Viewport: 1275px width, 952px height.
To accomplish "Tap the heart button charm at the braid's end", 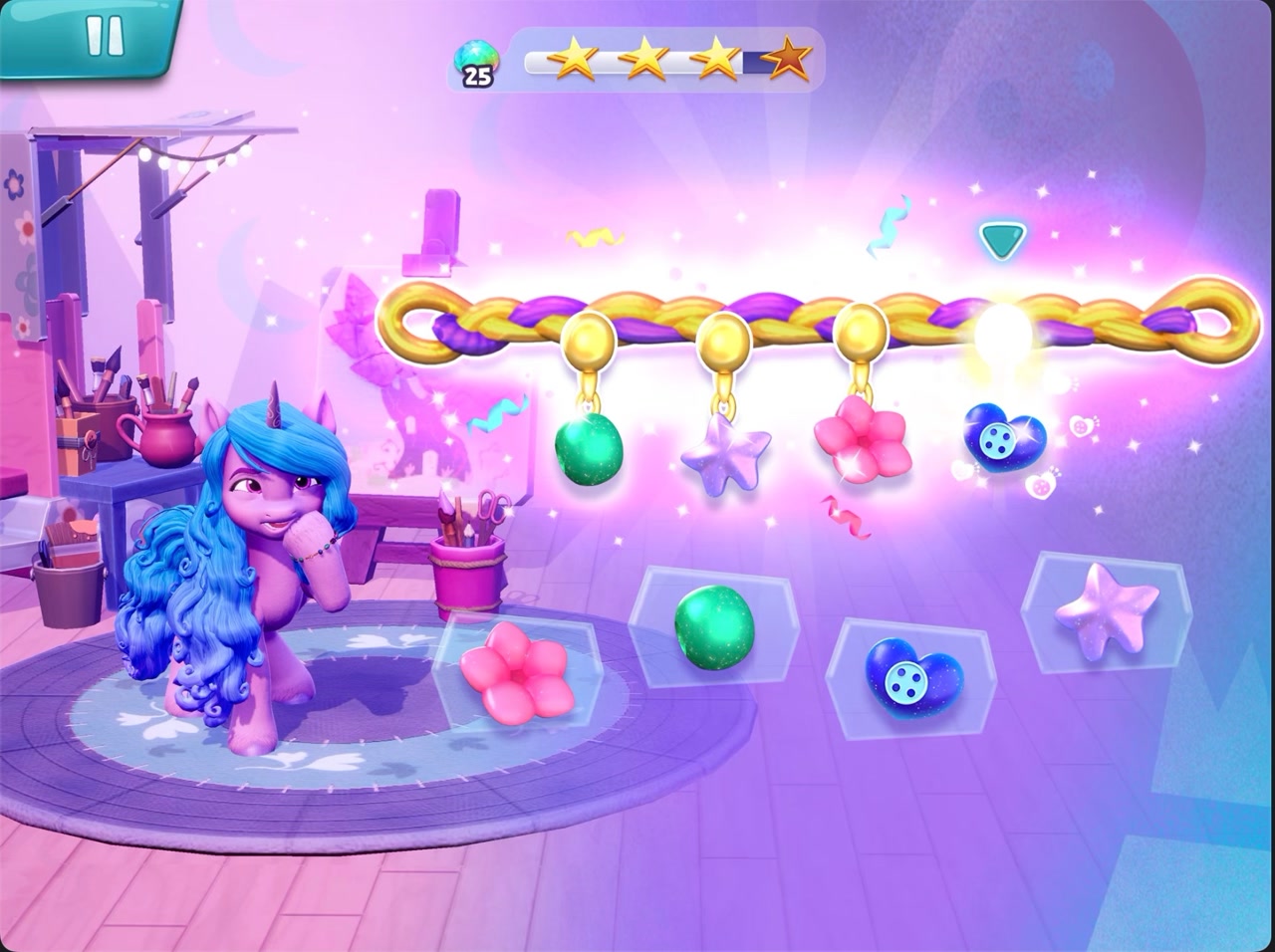I will click(1001, 442).
